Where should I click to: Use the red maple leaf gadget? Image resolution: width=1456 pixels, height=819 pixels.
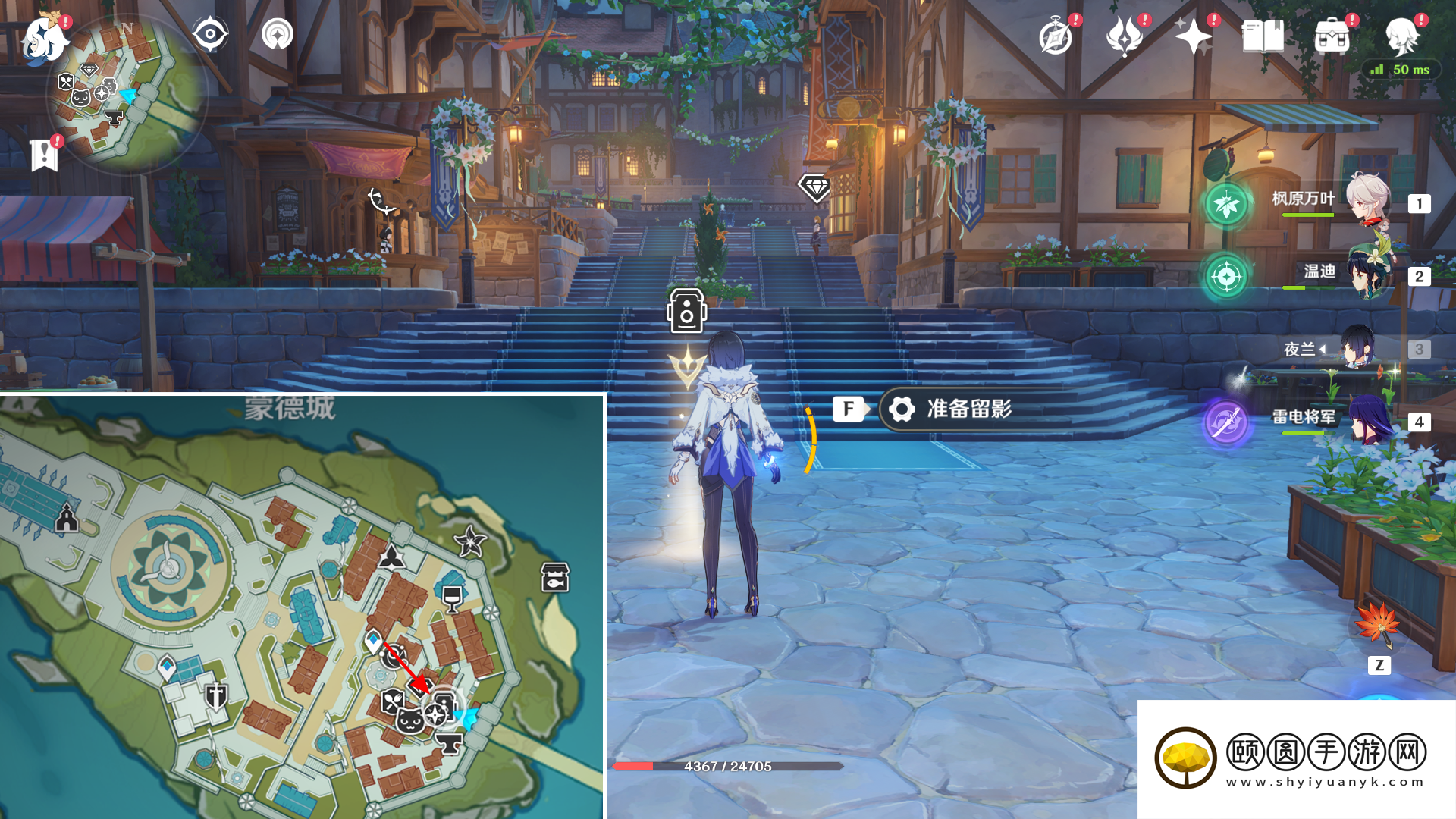[x=1378, y=625]
